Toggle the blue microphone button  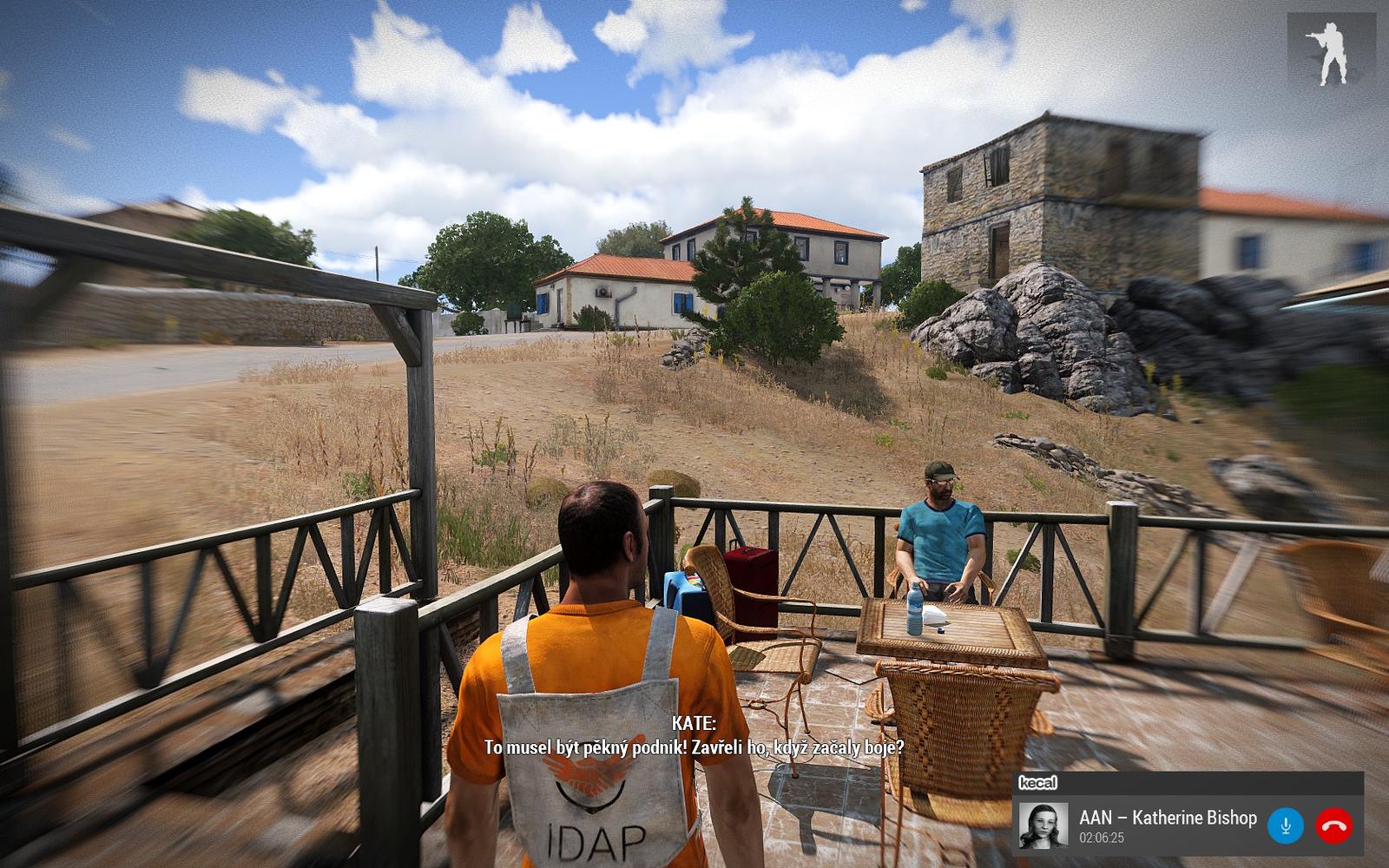(x=1285, y=825)
